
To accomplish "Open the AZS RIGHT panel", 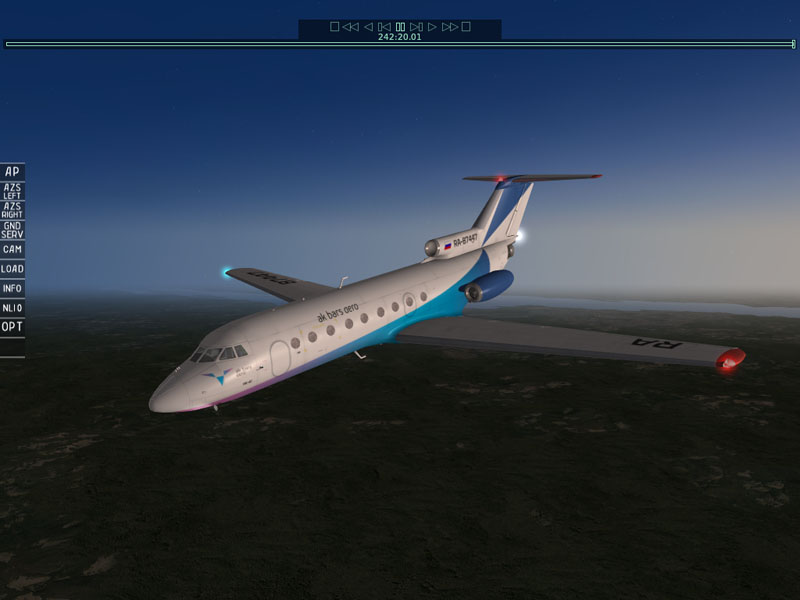I will 12,210.
